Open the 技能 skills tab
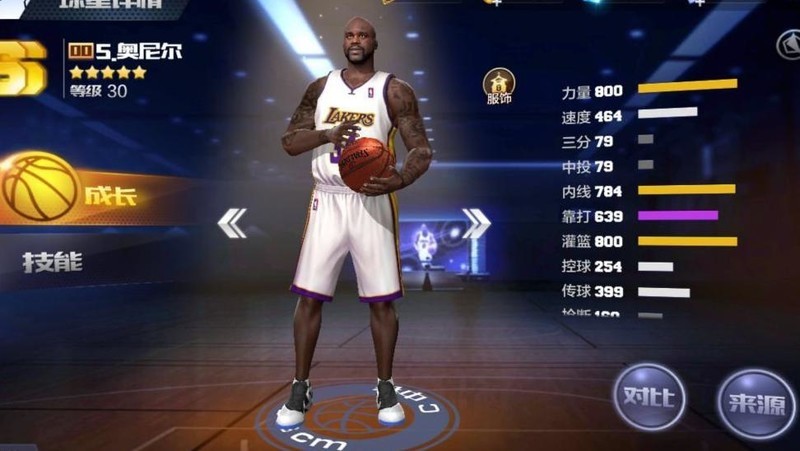Screen dimensions: 800x451 [x=53, y=263]
